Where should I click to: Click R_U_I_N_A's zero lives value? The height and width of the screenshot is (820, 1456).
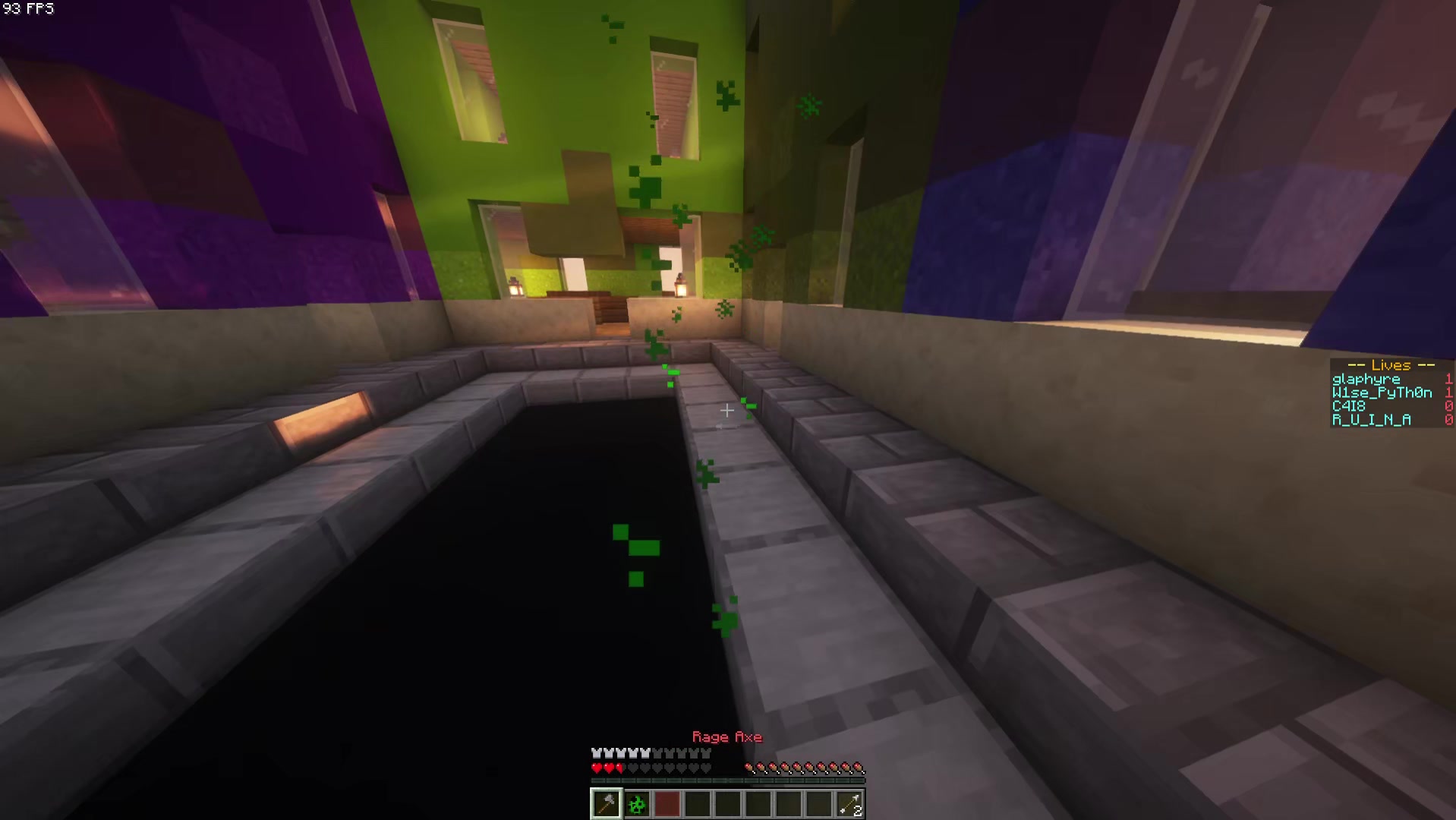tap(1448, 420)
